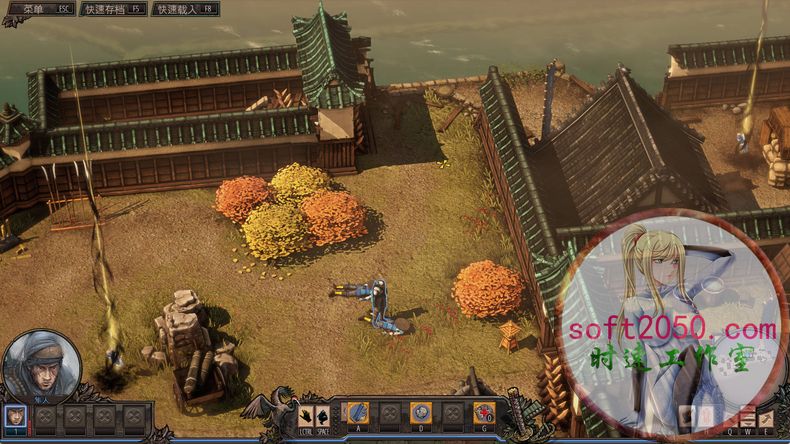Image resolution: width=790 pixels, height=444 pixels.
Task: Use the red healing item ability (G)
Action: 484,412
